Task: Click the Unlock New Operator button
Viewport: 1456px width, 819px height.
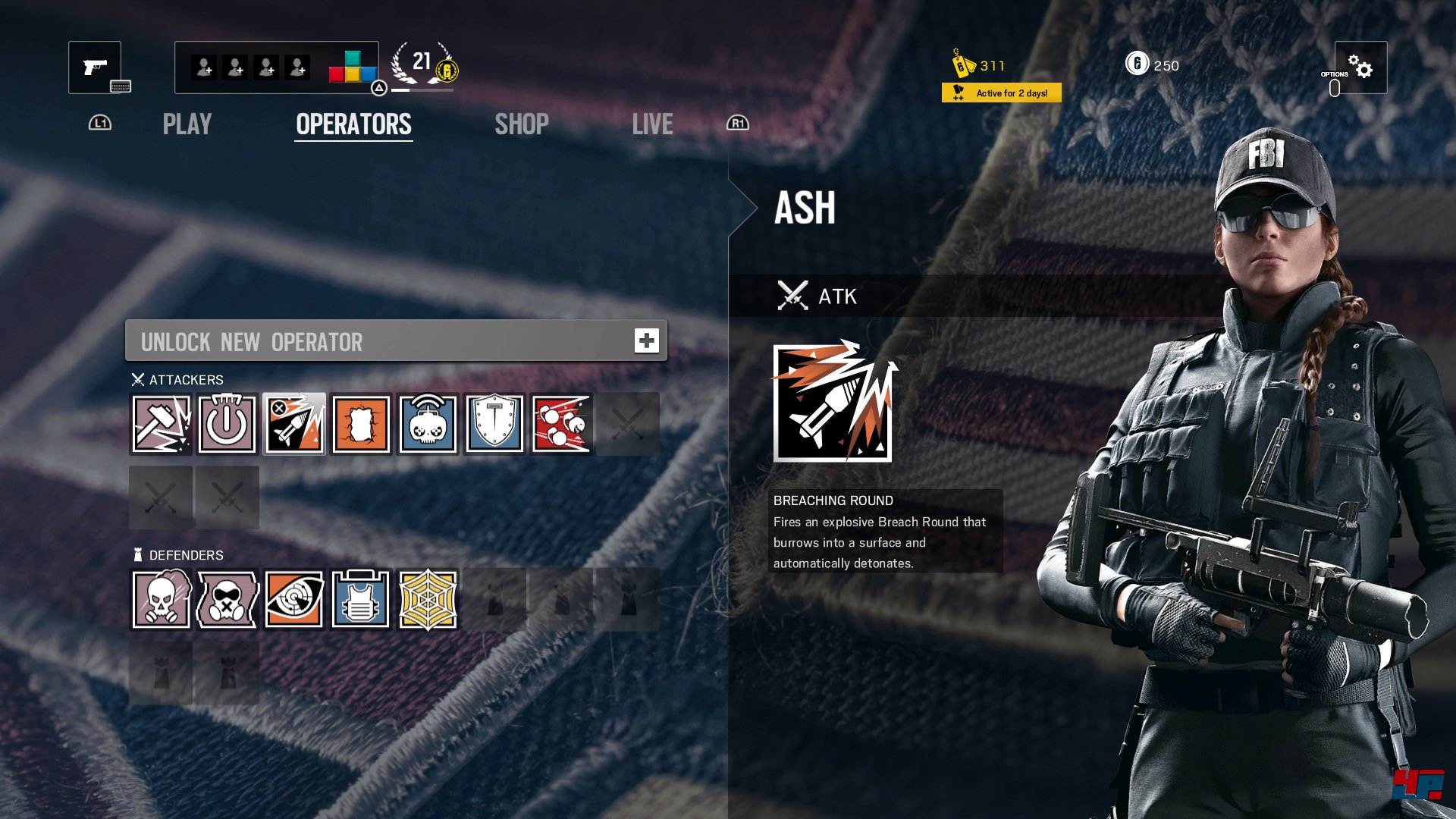Action: tap(396, 341)
